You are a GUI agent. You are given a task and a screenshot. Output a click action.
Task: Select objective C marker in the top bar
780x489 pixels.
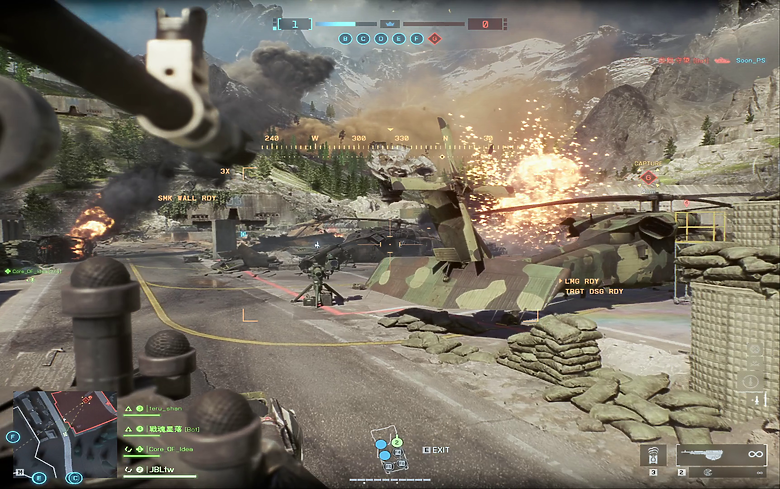coord(363,39)
